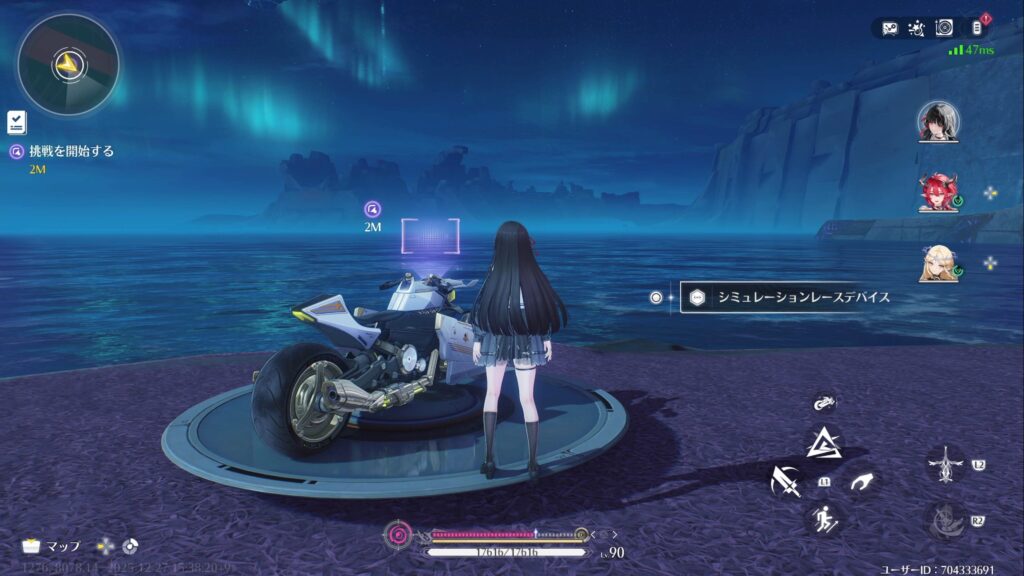Open the circular minimap

[x=68, y=65]
